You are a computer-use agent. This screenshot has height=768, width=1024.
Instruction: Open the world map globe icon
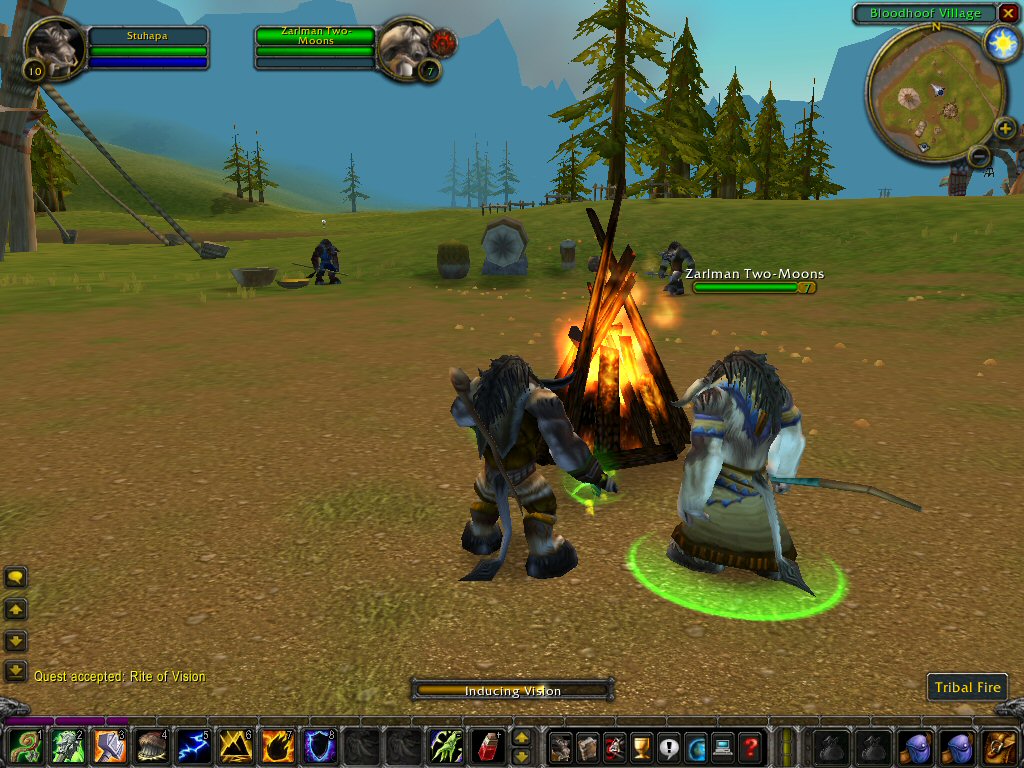(x=695, y=746)
